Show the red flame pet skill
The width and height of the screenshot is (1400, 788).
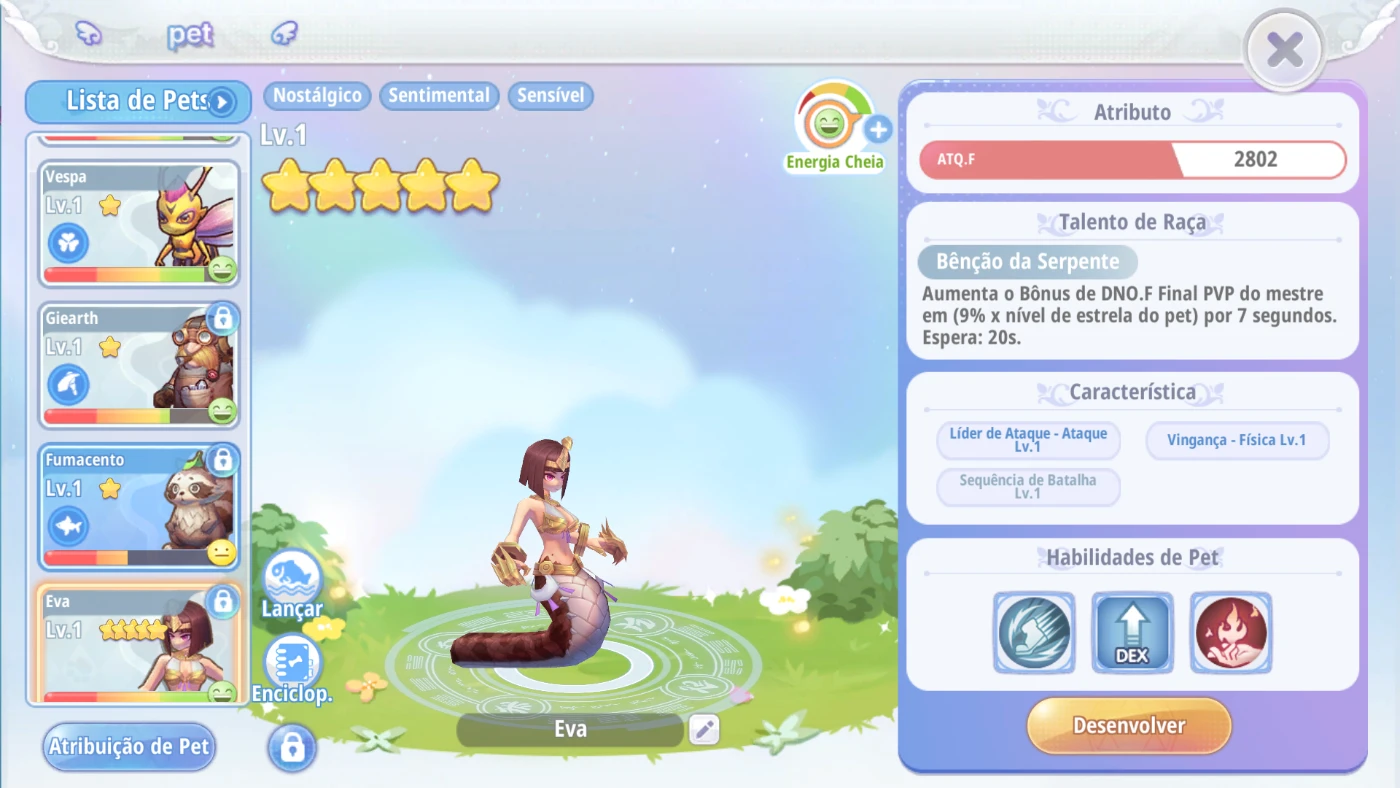pyautogui.click(x=1231, y=632)
